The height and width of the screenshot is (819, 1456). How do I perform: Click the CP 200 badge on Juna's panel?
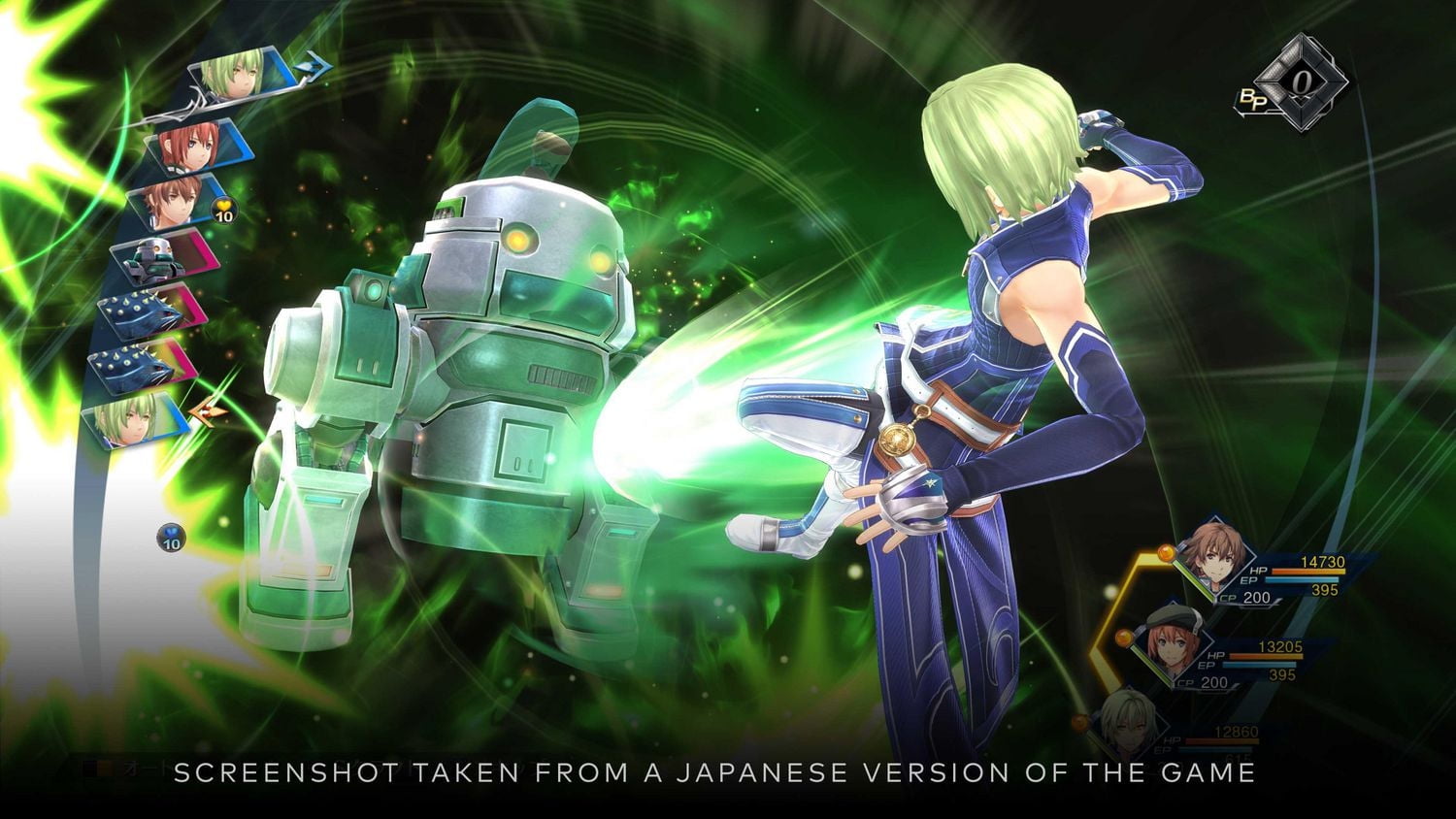point(1214,682)
